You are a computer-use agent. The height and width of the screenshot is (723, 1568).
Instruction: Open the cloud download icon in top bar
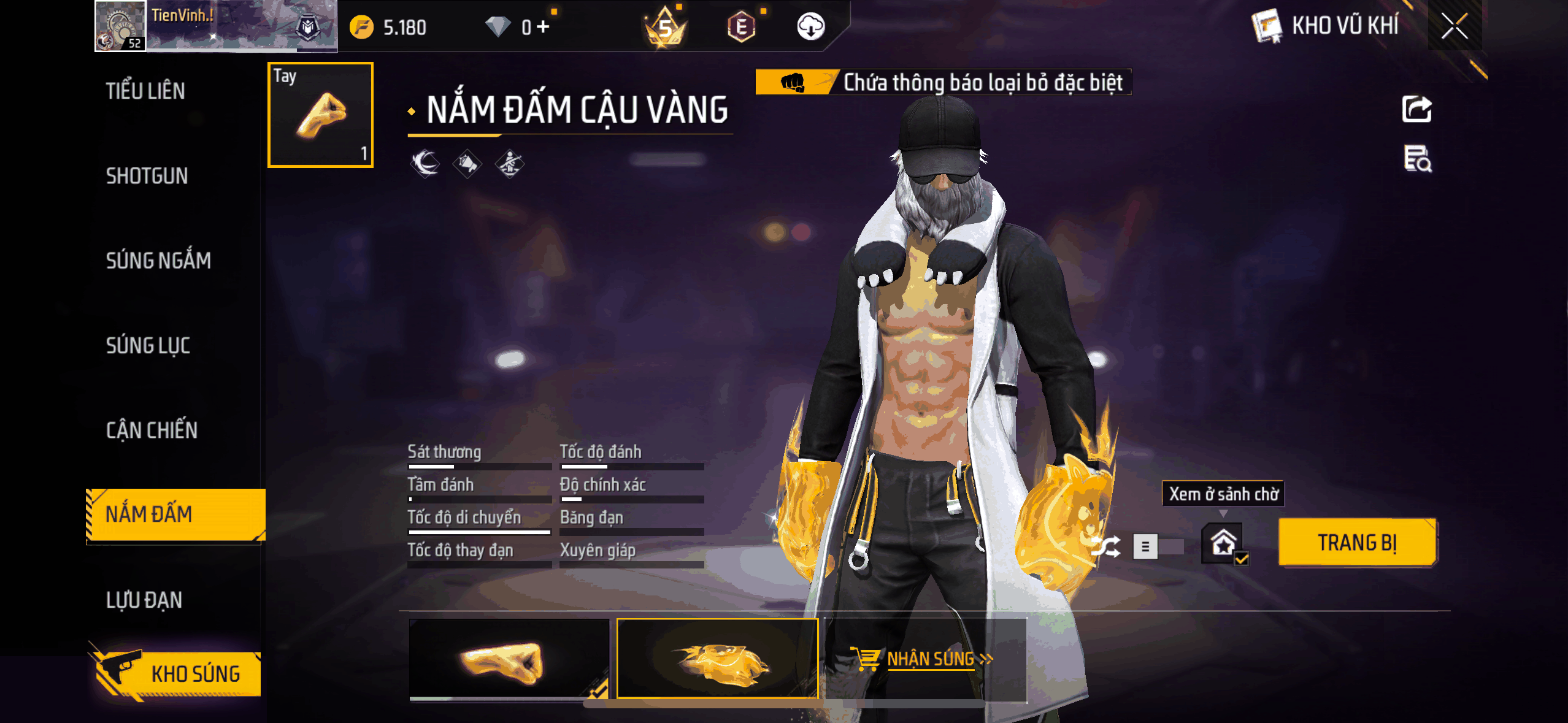click(x=811, y=26)
